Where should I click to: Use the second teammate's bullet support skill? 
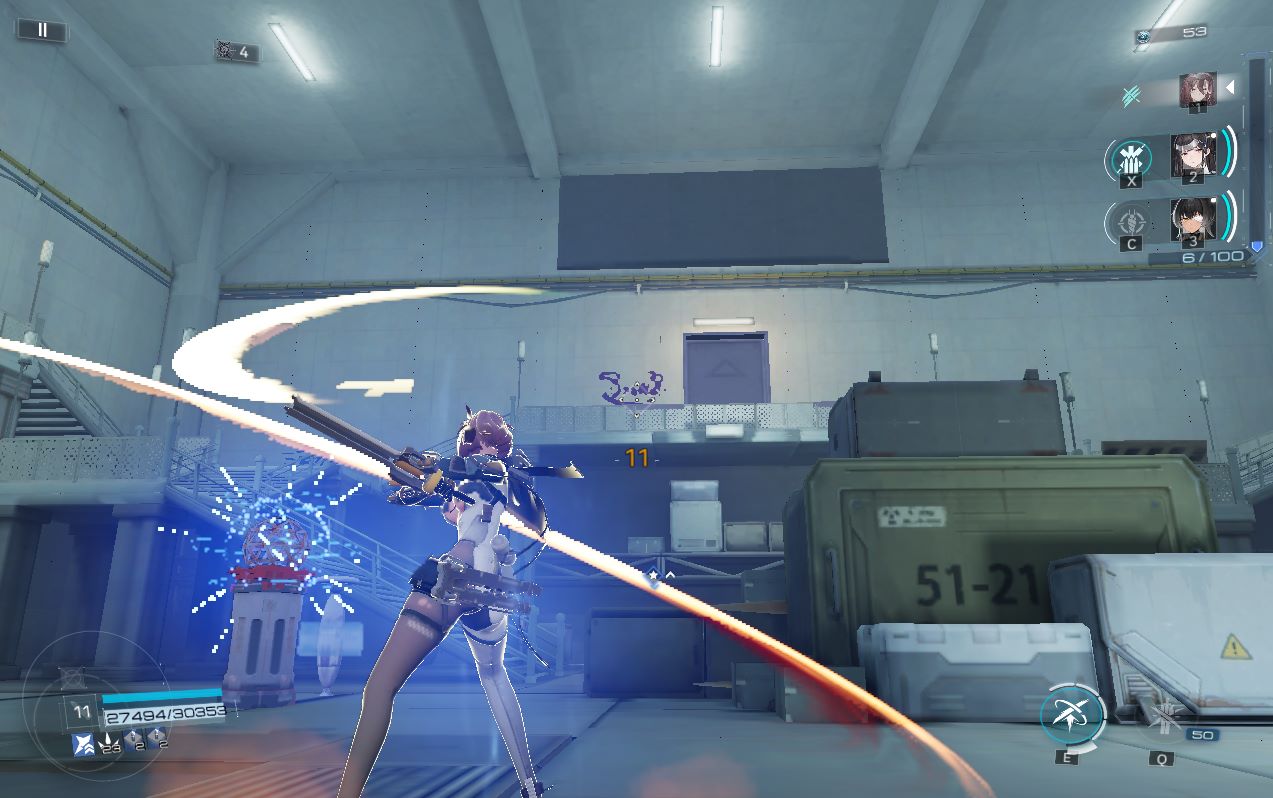tap(1132, 159)
